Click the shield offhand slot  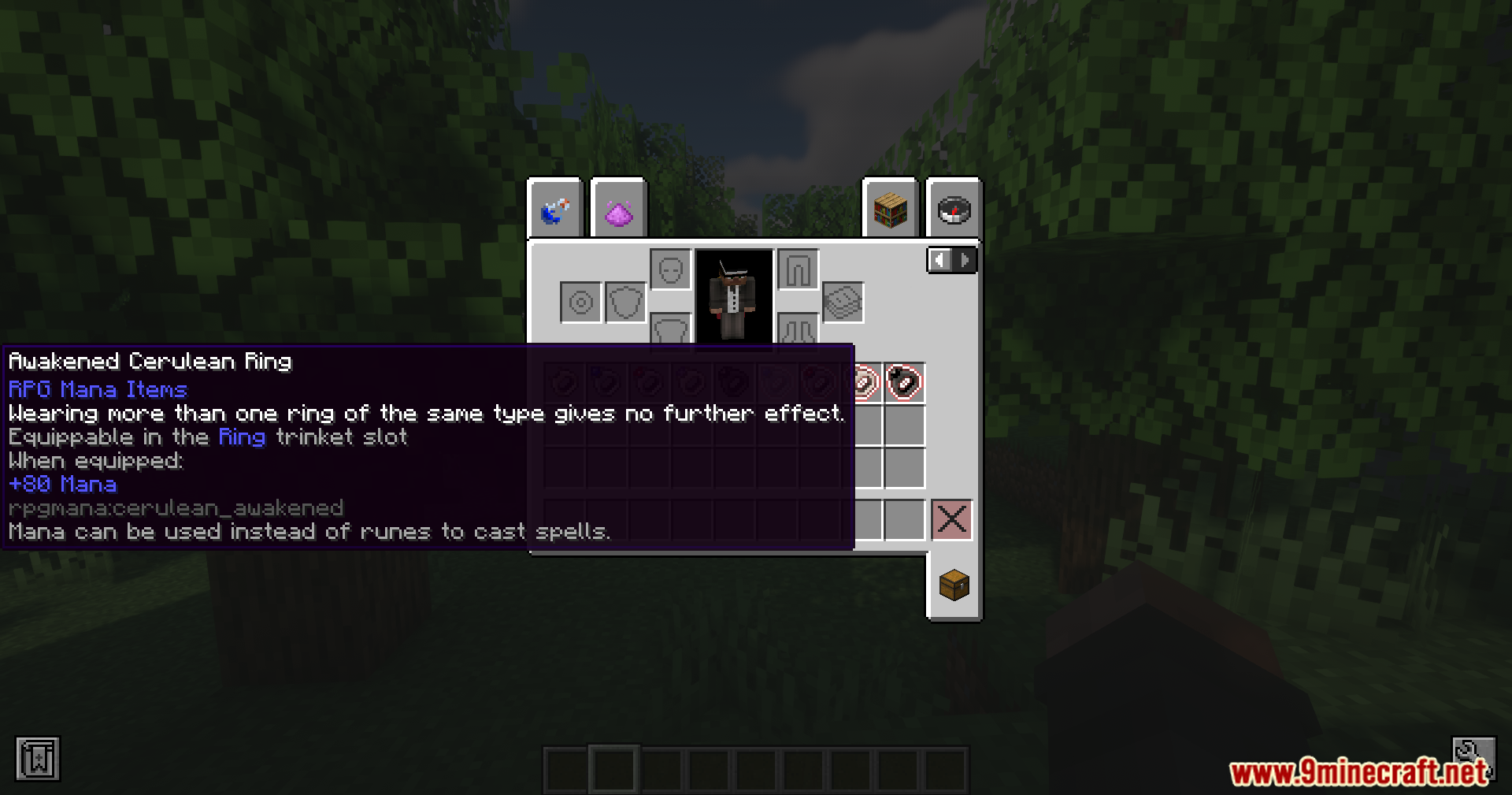point(626,303)
